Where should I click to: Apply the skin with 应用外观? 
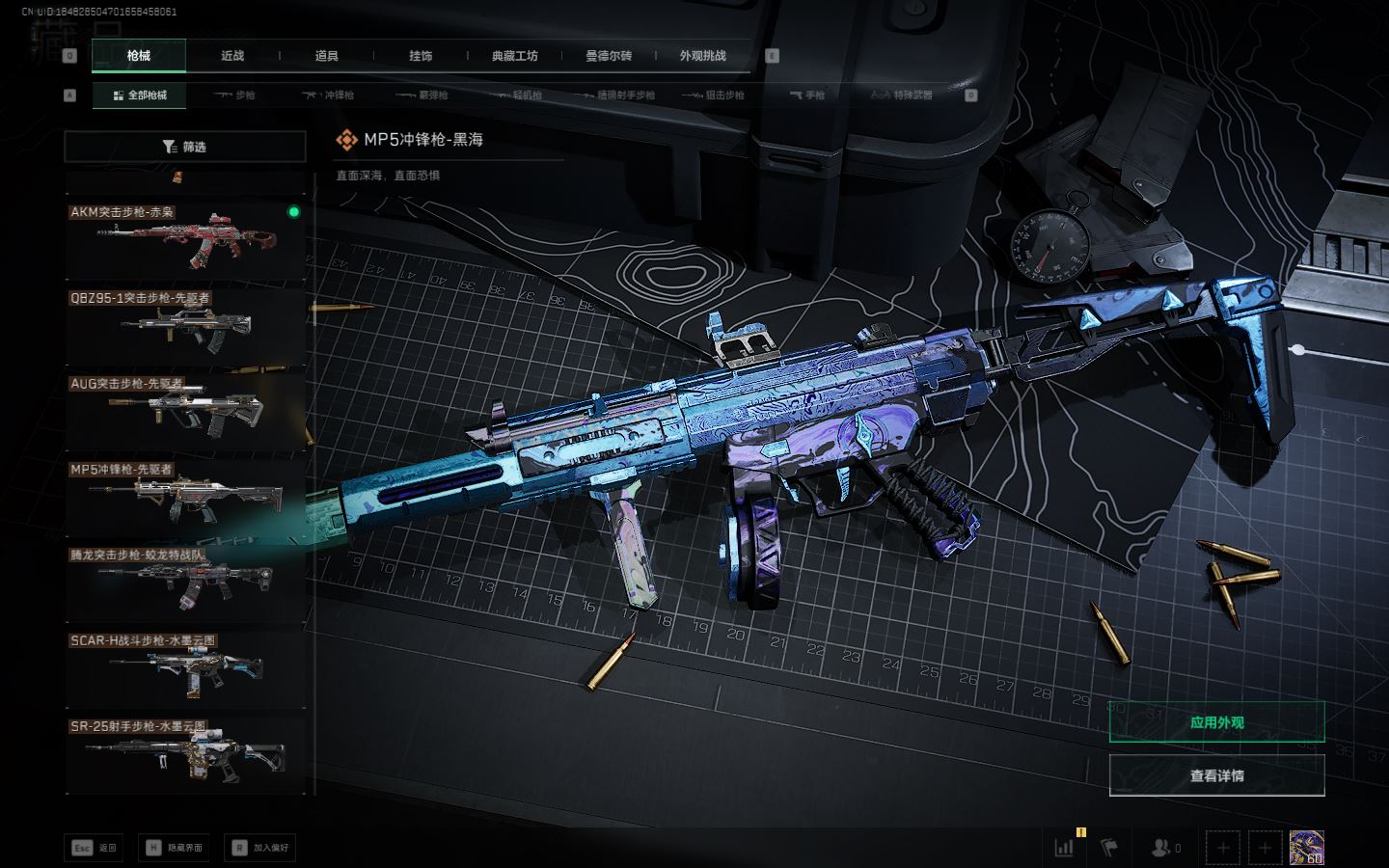(x=1216, y=722)
